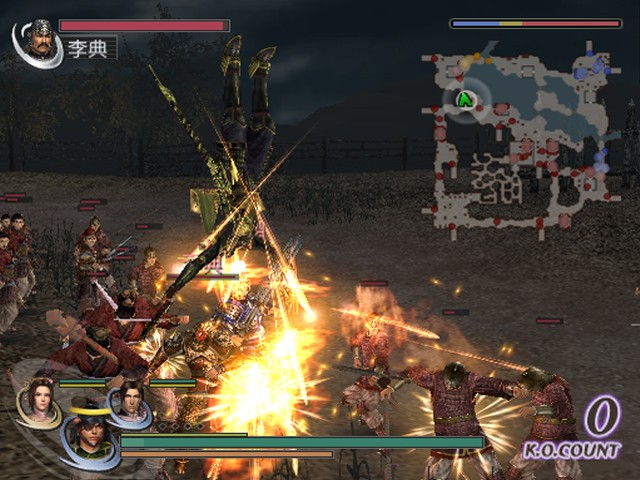The image size is (640, 480).
Task: Click the active character portrait with yellow hat
Action: click(x=88, y=435)
